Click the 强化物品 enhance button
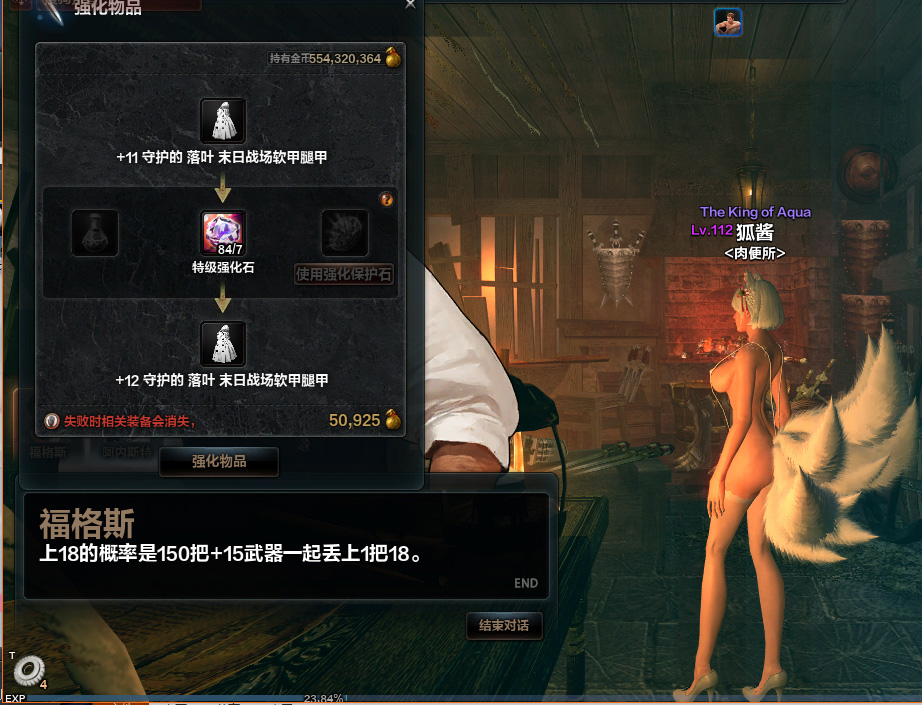Screen dimensions: 922x705 [219, 462]
